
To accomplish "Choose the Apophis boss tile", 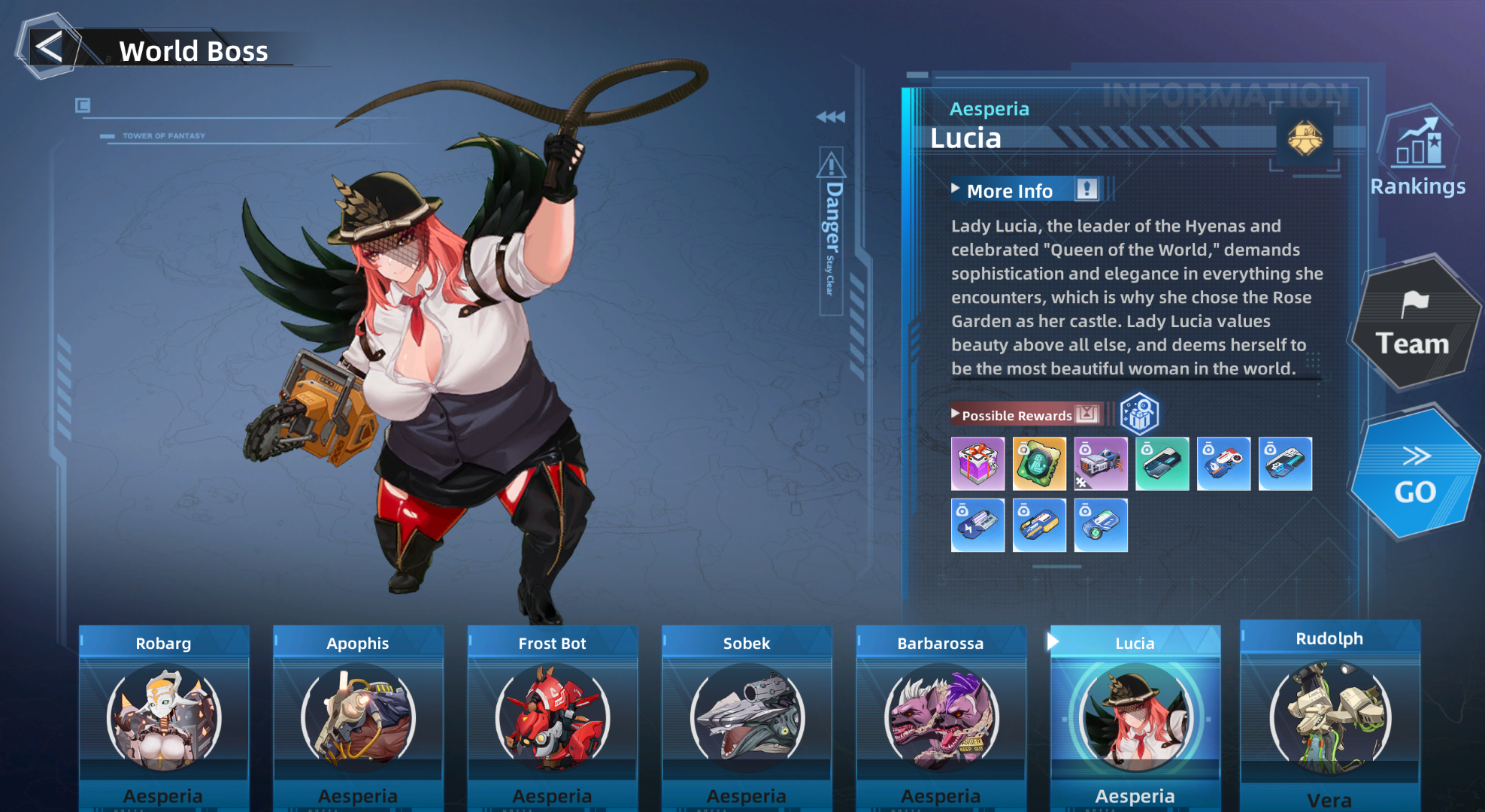I will click(358, 714).
